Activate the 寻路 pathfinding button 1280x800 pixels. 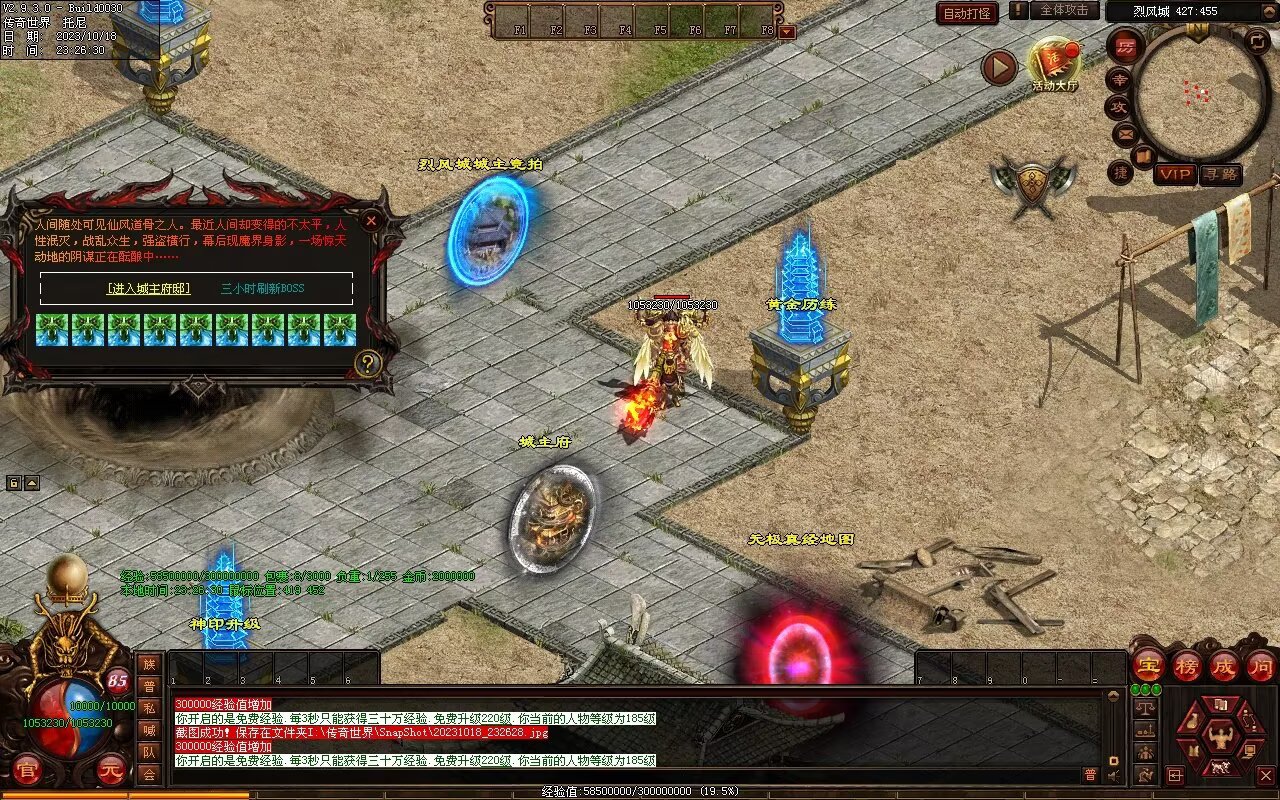pos(1220,174)
